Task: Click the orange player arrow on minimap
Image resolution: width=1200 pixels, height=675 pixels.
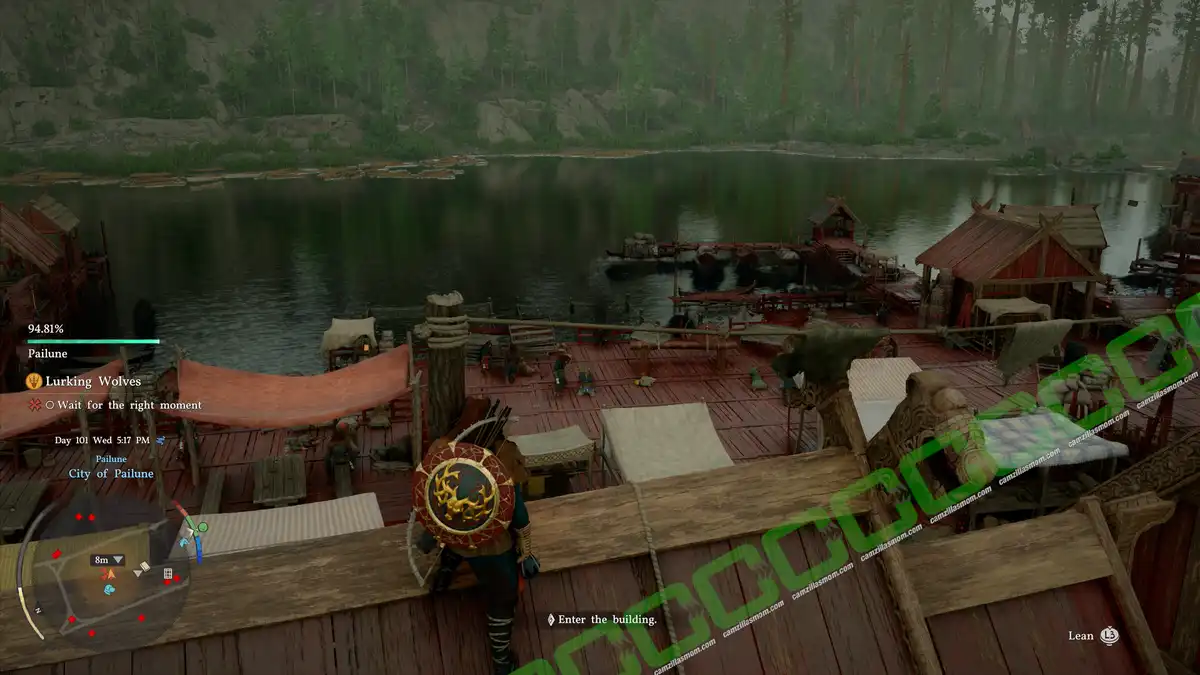Action: click(x=110, y=574)
